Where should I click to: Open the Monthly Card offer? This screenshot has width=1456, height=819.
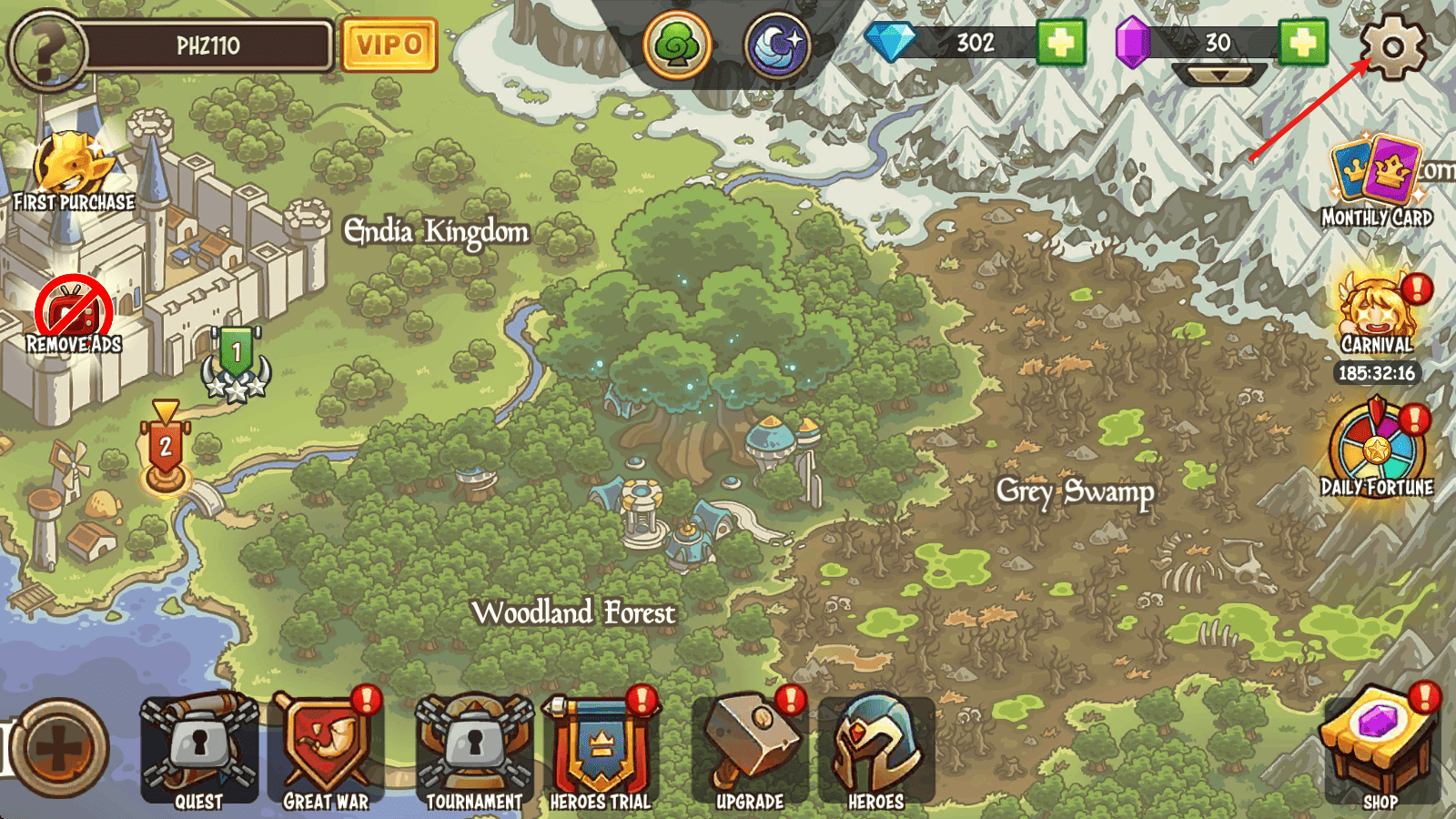(1376, 181)
